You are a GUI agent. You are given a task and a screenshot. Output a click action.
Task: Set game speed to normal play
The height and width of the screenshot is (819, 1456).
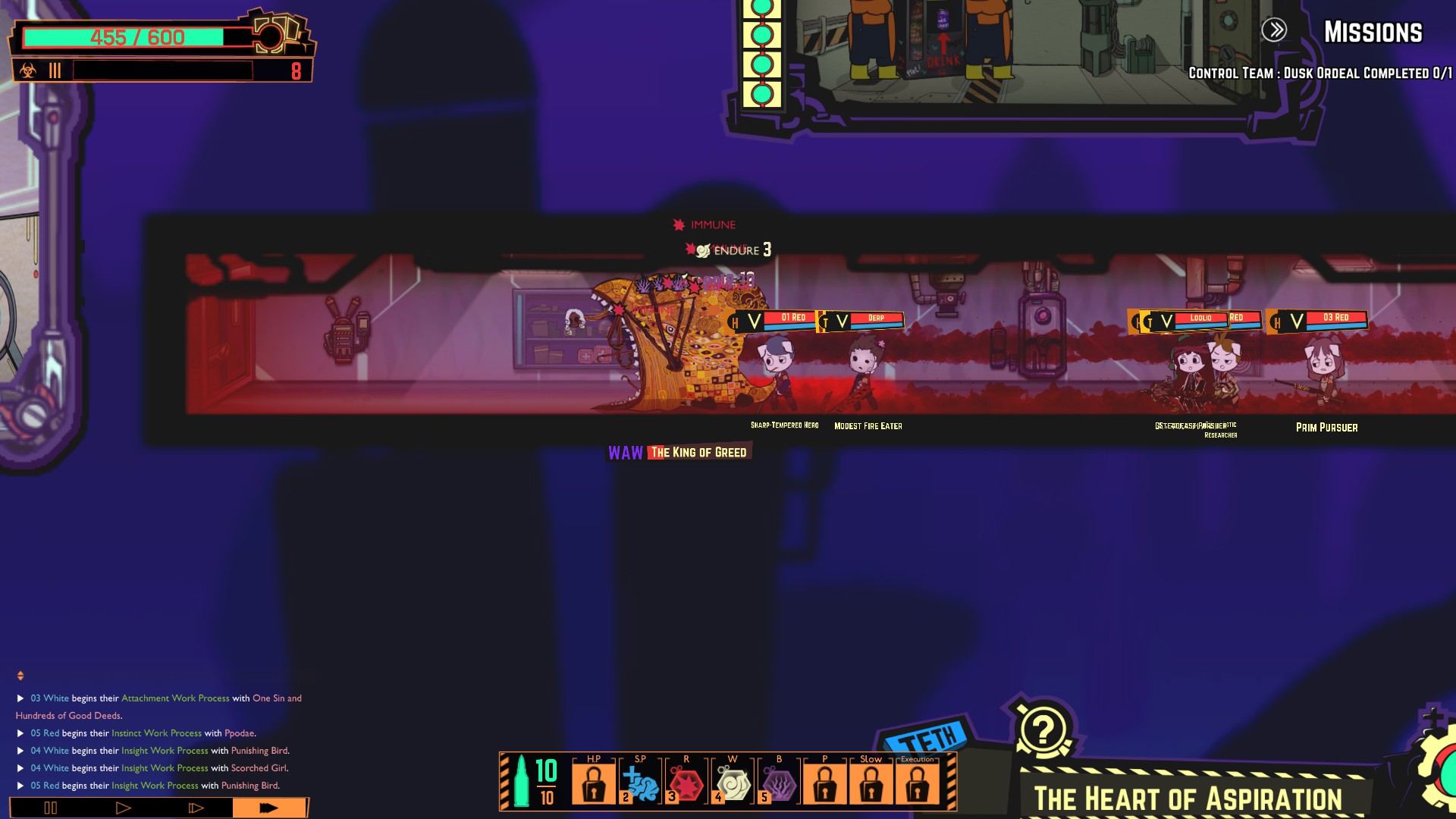tap(123, 808)
